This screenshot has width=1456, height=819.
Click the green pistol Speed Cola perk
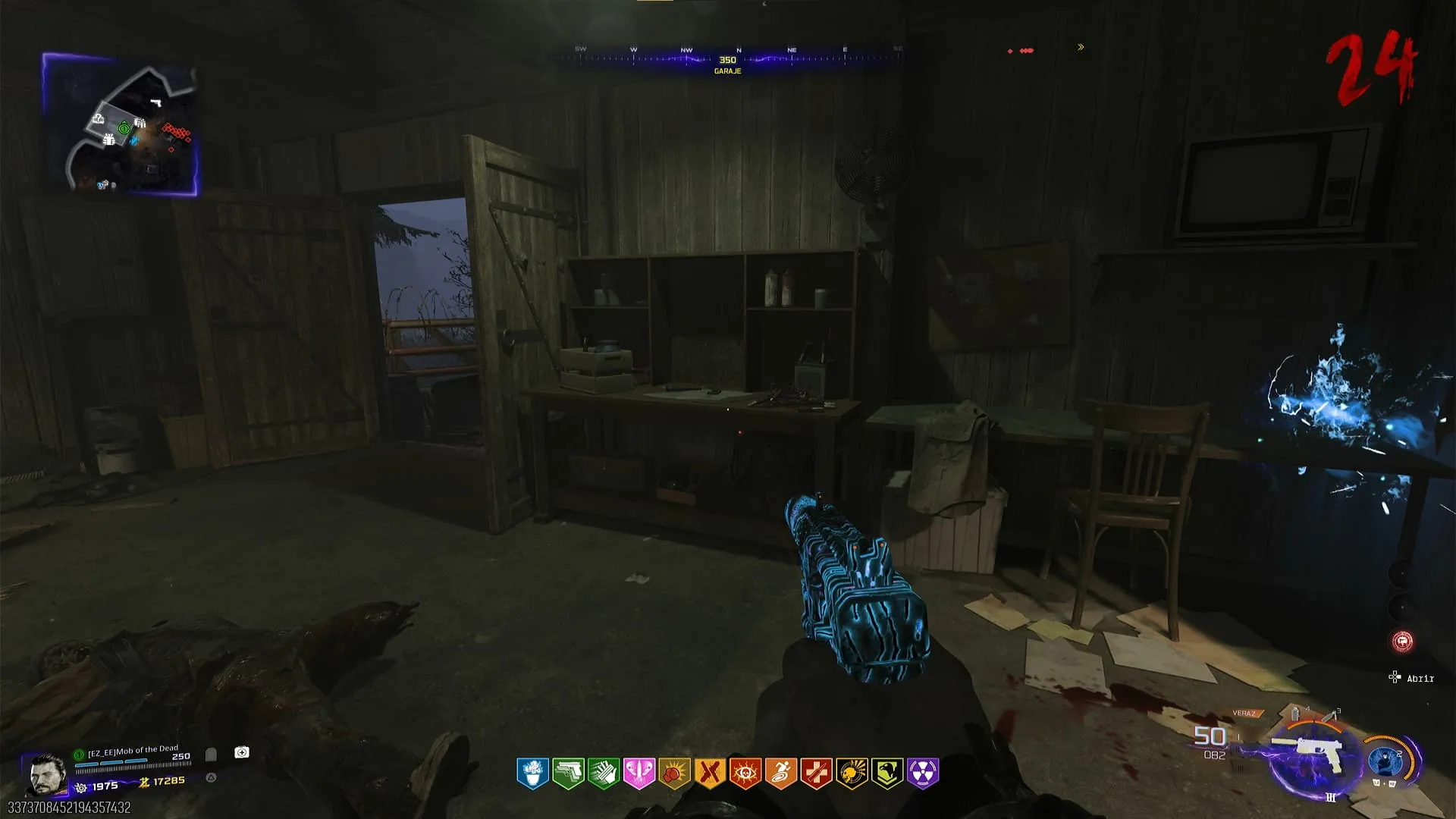(x=568, y=773)
